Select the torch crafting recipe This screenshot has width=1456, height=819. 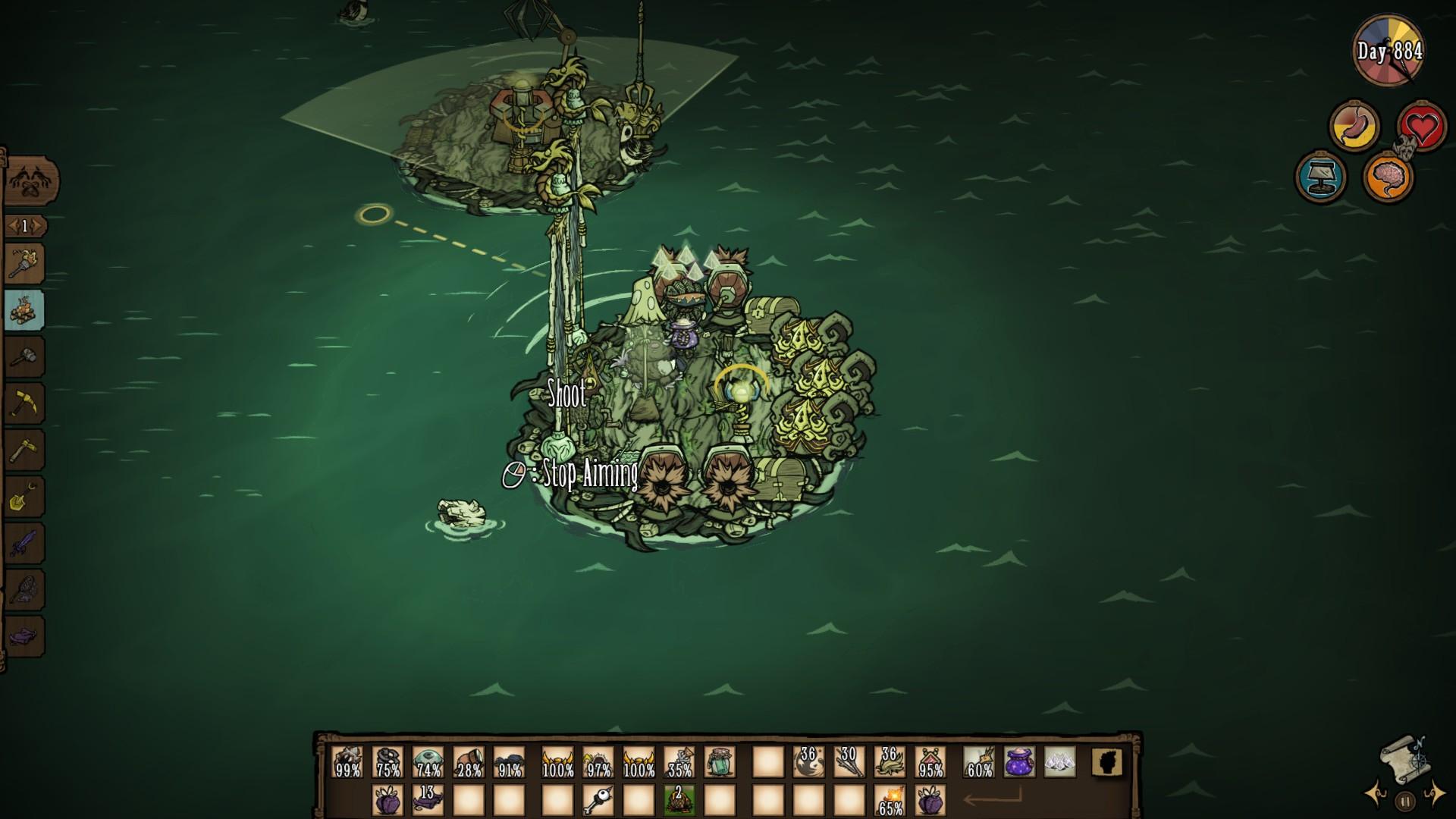(x=25, y=263)
